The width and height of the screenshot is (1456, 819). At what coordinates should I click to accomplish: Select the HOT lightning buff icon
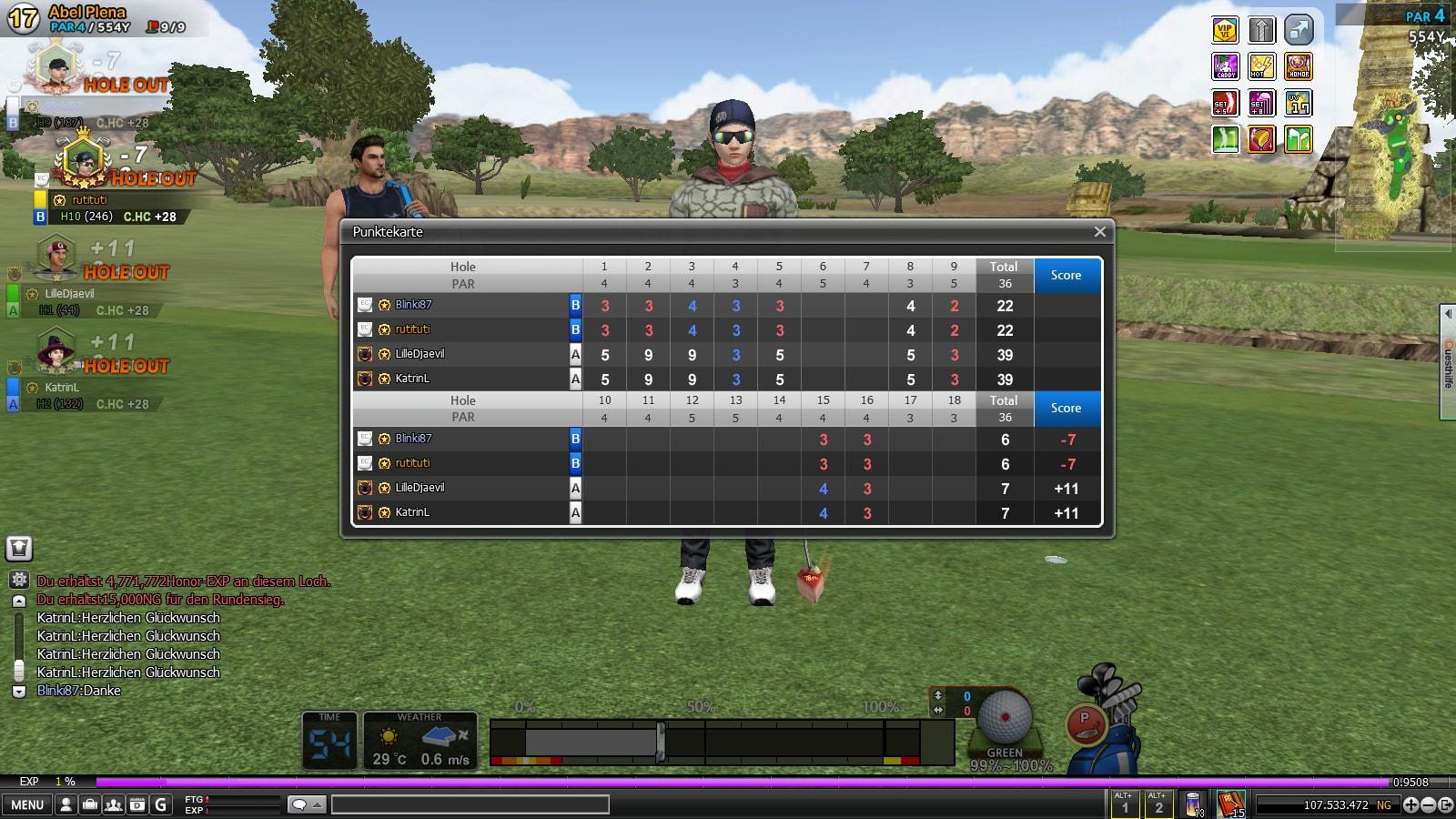(x=1262, y=66)
